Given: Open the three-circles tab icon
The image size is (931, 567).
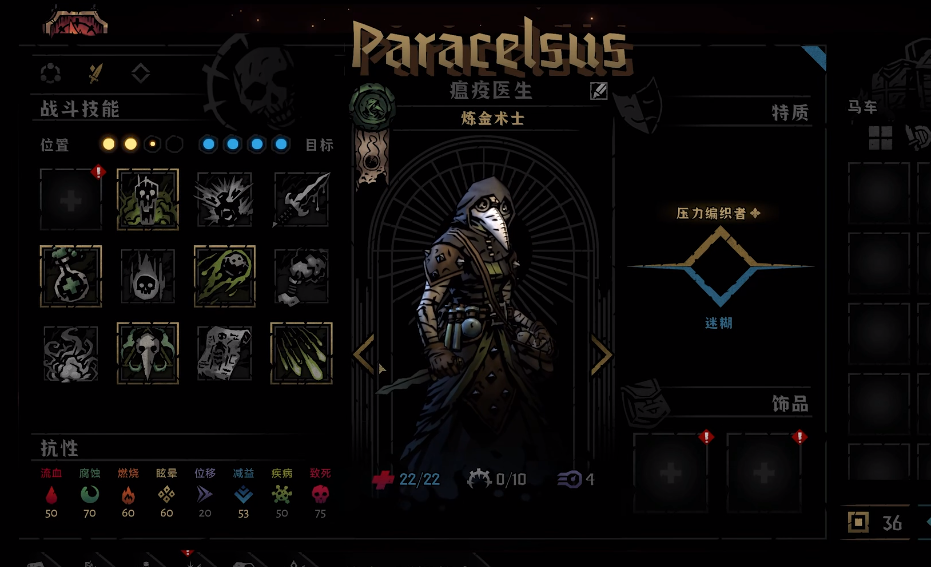Looking at the screenshot, I should 50,72.
